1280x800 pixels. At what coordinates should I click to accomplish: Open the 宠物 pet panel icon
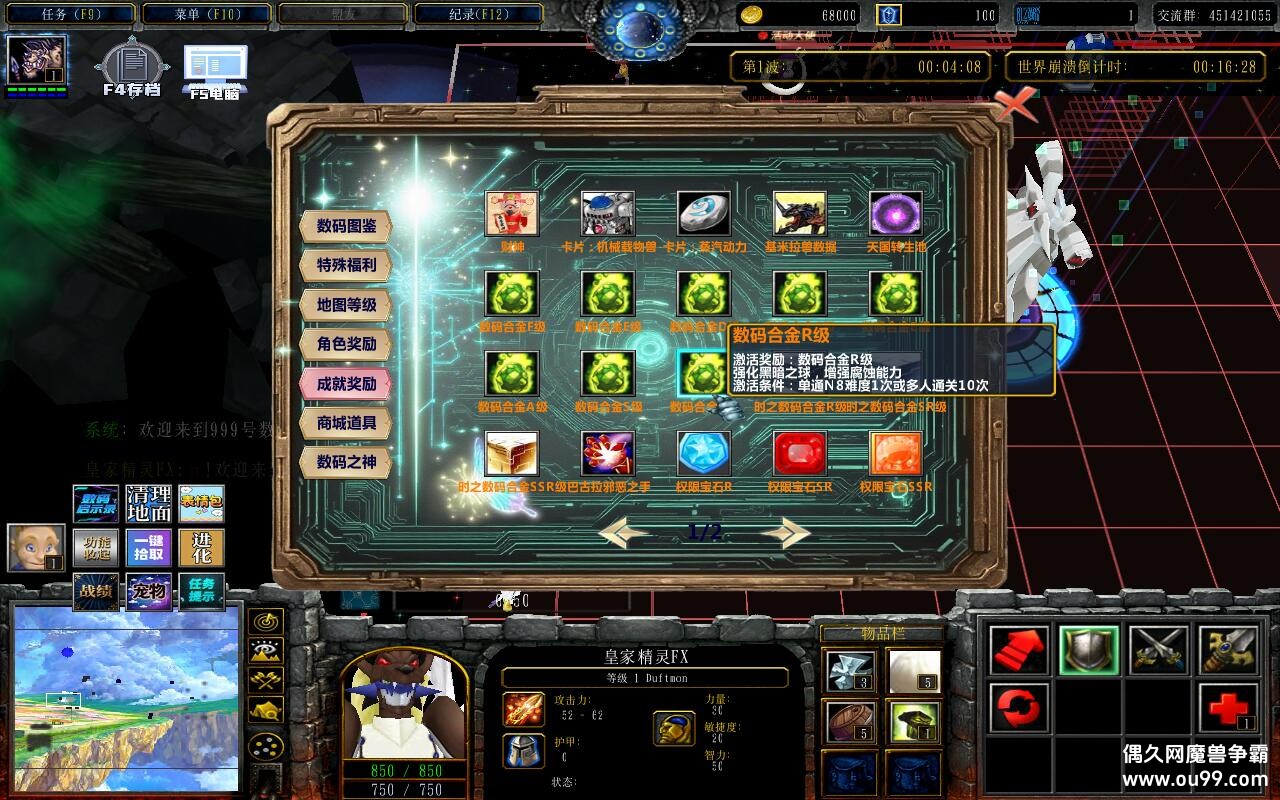coord(147,592)
